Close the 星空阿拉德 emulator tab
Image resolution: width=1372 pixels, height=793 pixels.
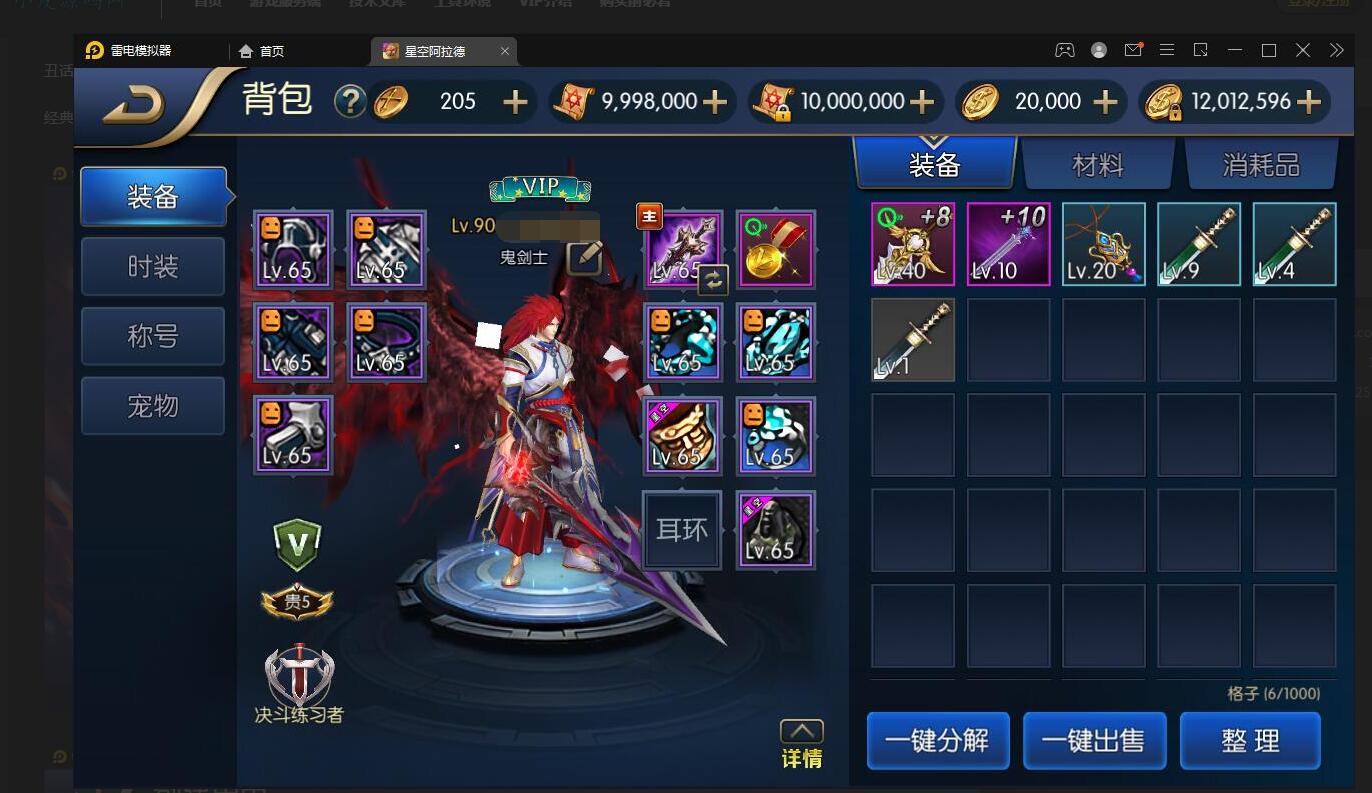505,51
